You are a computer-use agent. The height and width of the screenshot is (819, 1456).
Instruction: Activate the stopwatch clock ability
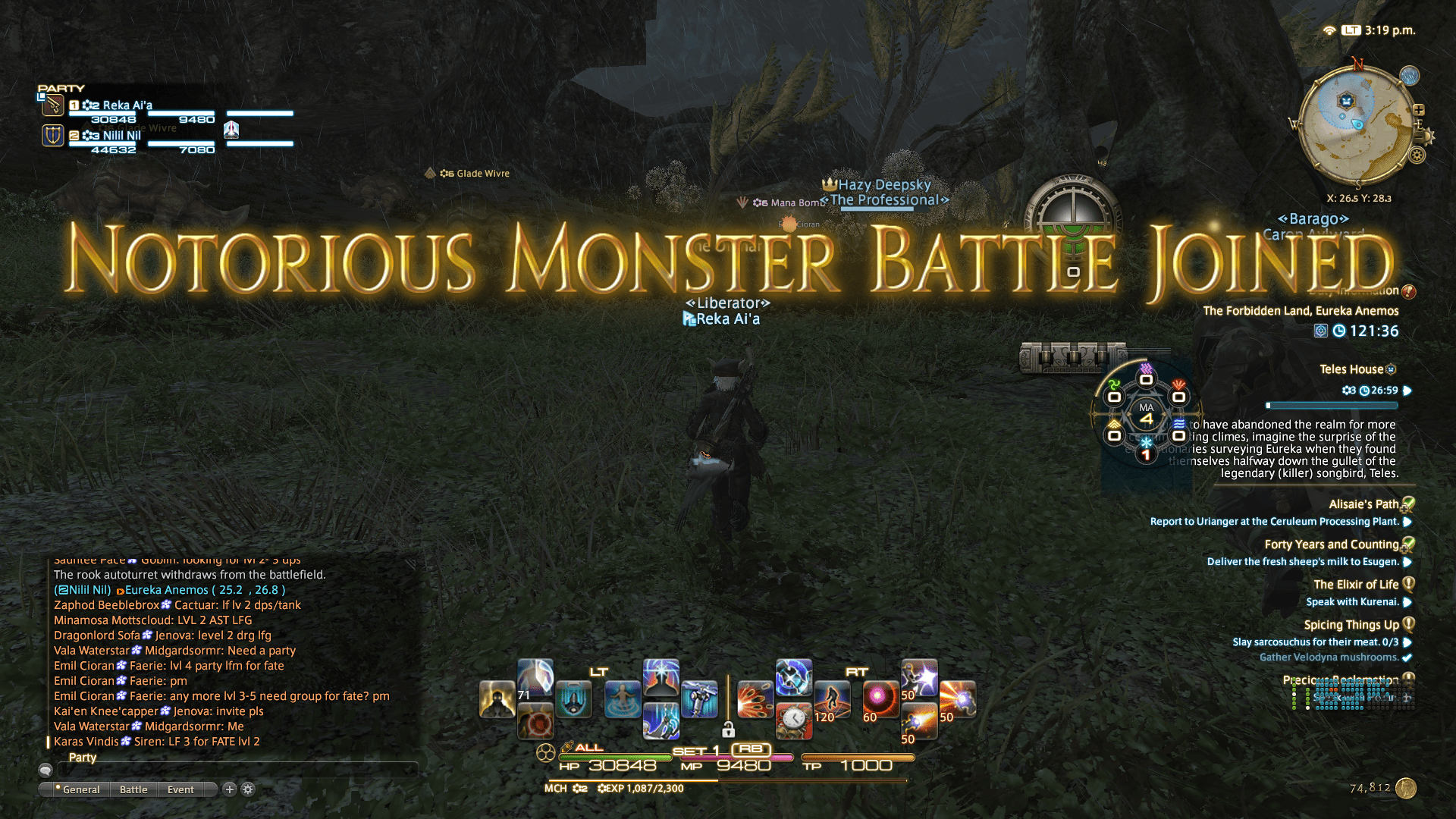(x=794, y=720)
